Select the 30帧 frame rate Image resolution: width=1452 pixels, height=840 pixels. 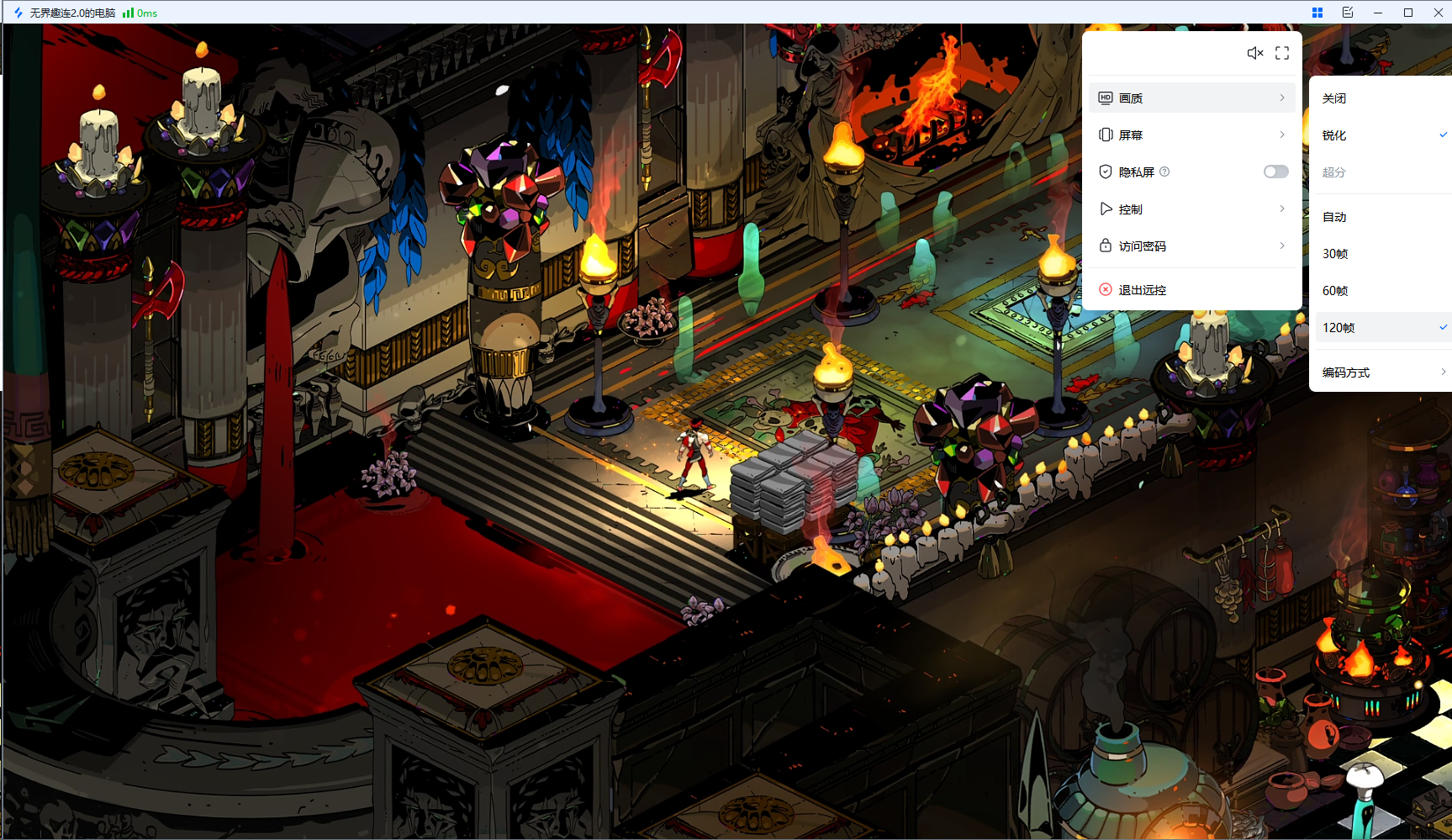(1335, 254)
